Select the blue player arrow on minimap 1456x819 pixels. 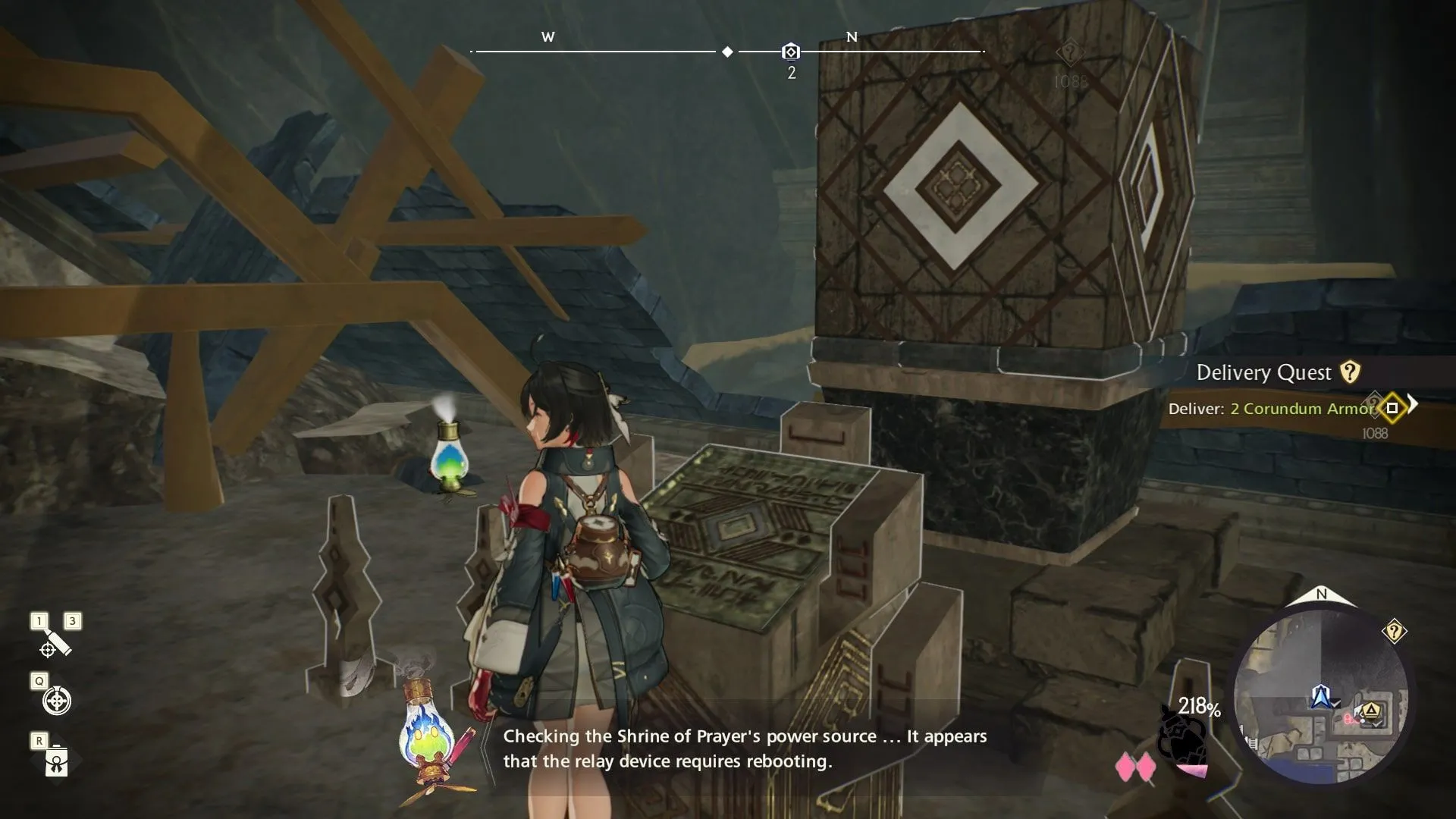(1321, 695)
